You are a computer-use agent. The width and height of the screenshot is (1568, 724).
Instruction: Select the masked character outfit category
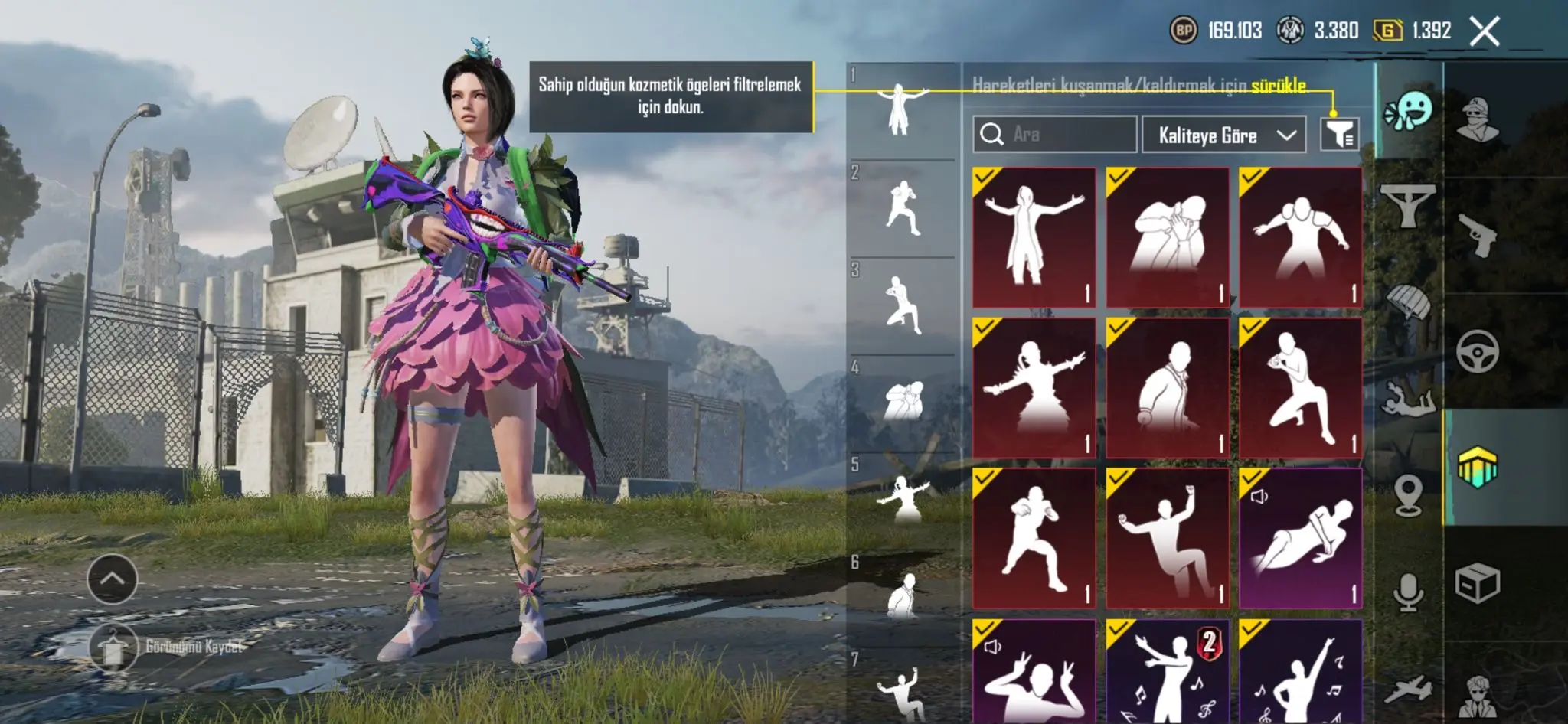pos(1478,119)
